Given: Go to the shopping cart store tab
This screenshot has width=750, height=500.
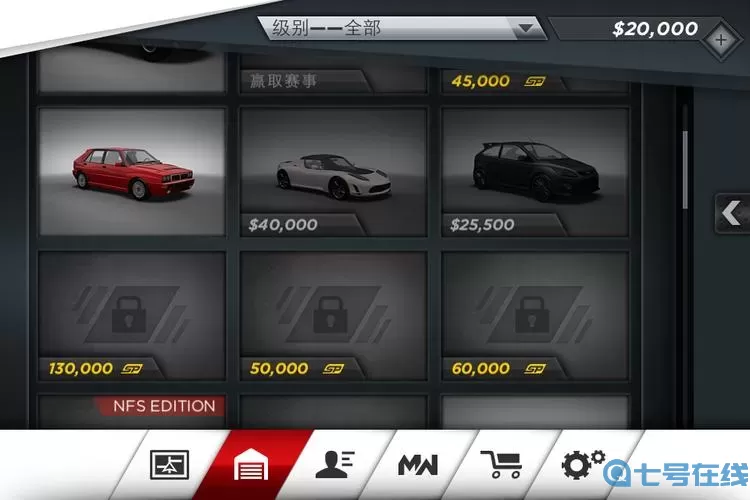Looking at the screenshot, I should tap(500, 465).
